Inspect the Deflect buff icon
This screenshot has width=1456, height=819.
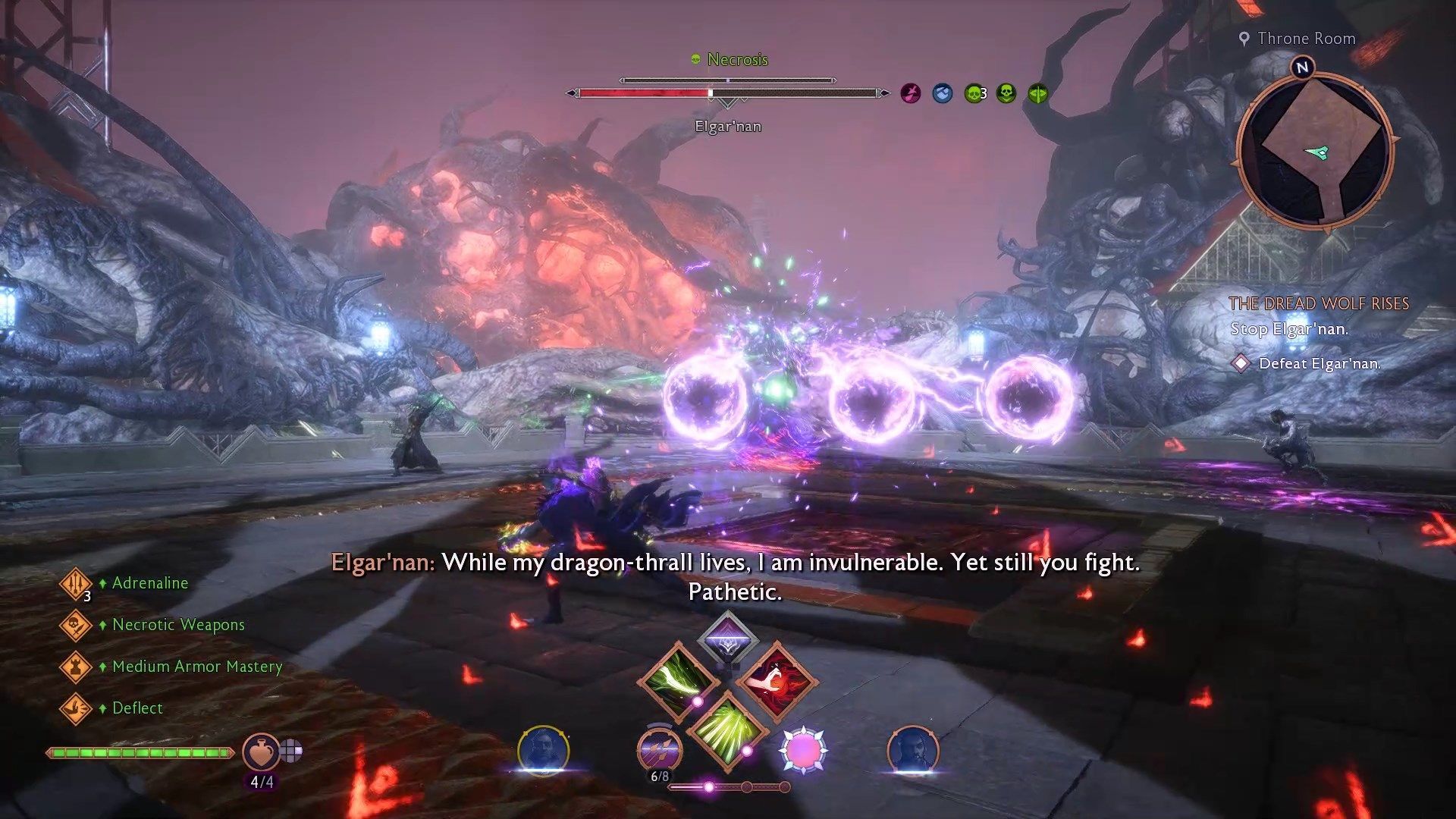(x=76, y=709)
